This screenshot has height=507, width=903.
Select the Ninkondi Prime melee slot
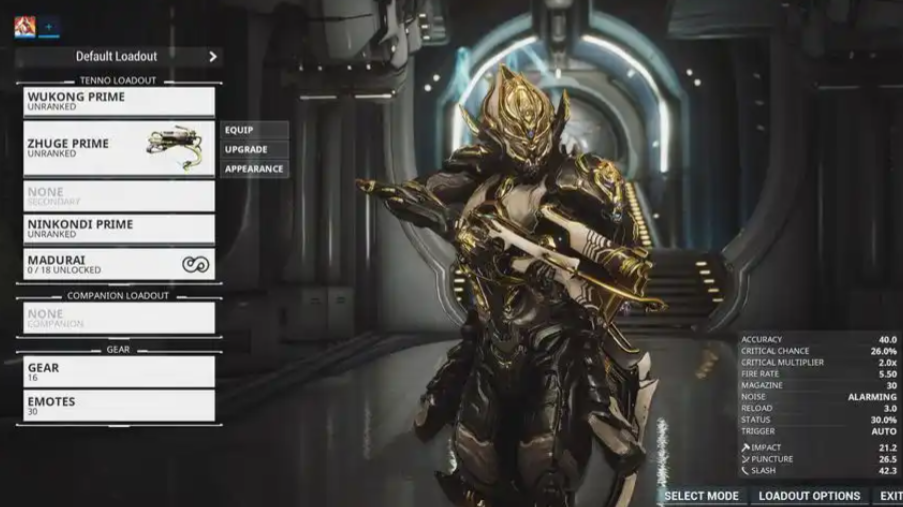click(119, 229)
